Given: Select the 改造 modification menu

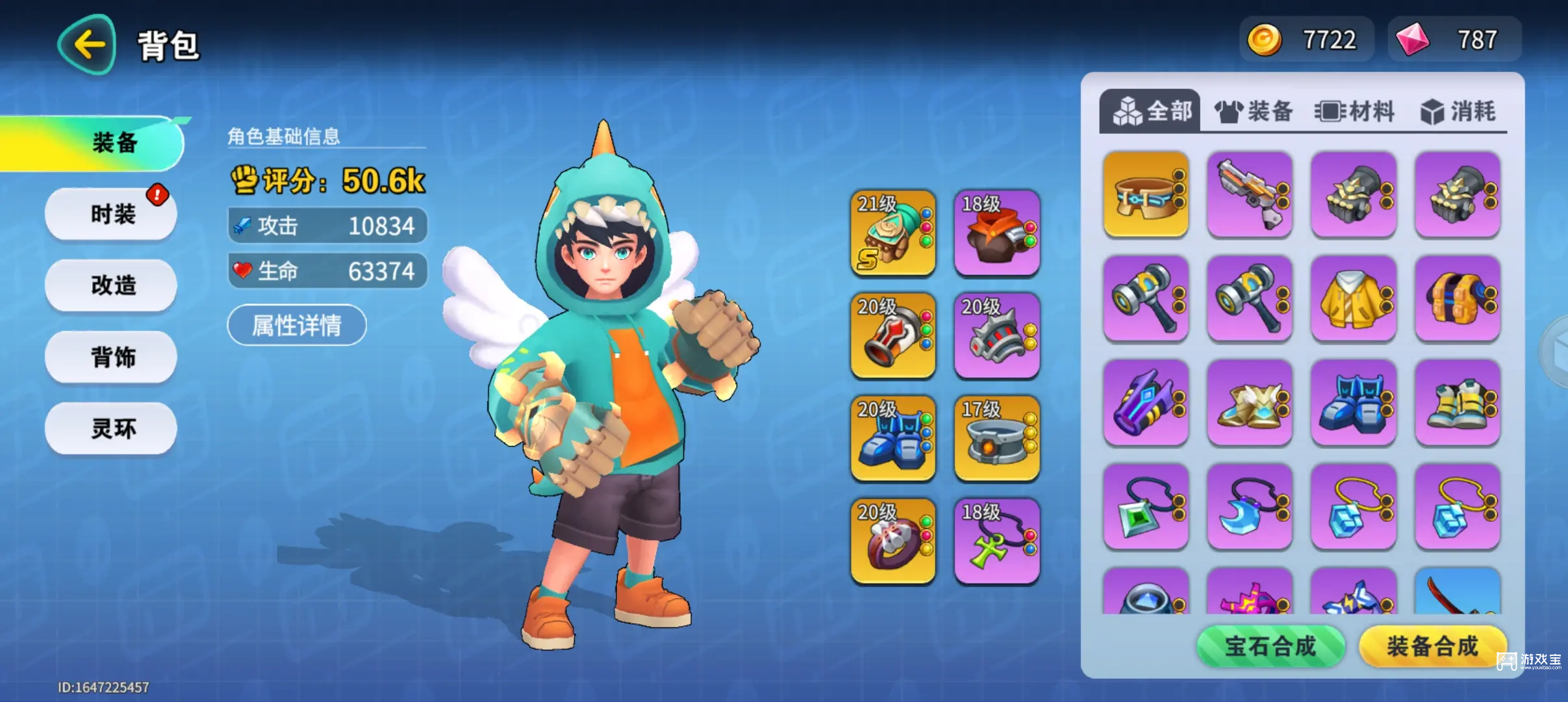Looking at the screenshot, I should (112, 285).
